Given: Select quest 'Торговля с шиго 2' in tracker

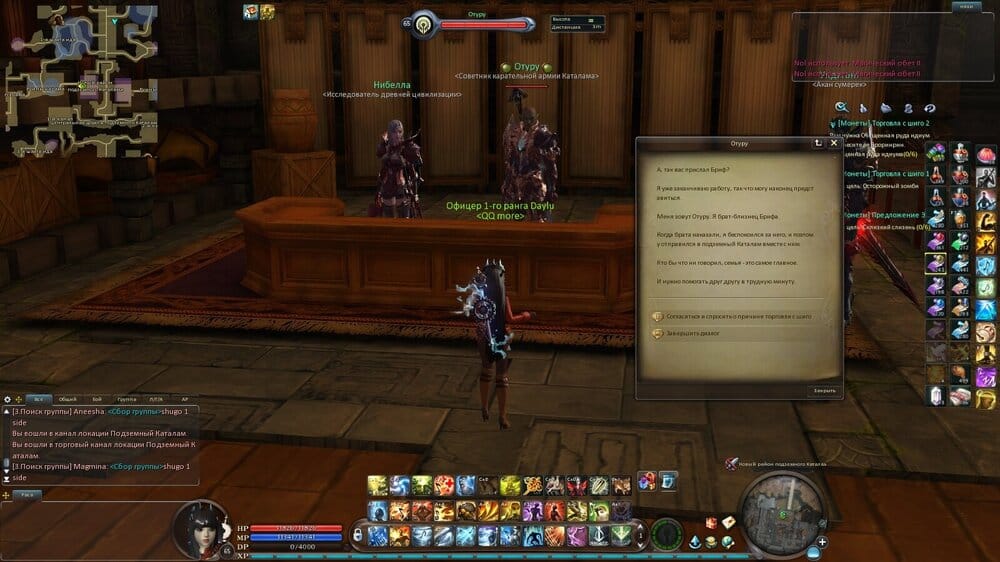Looking at the screenshot, I should (878, 123).
